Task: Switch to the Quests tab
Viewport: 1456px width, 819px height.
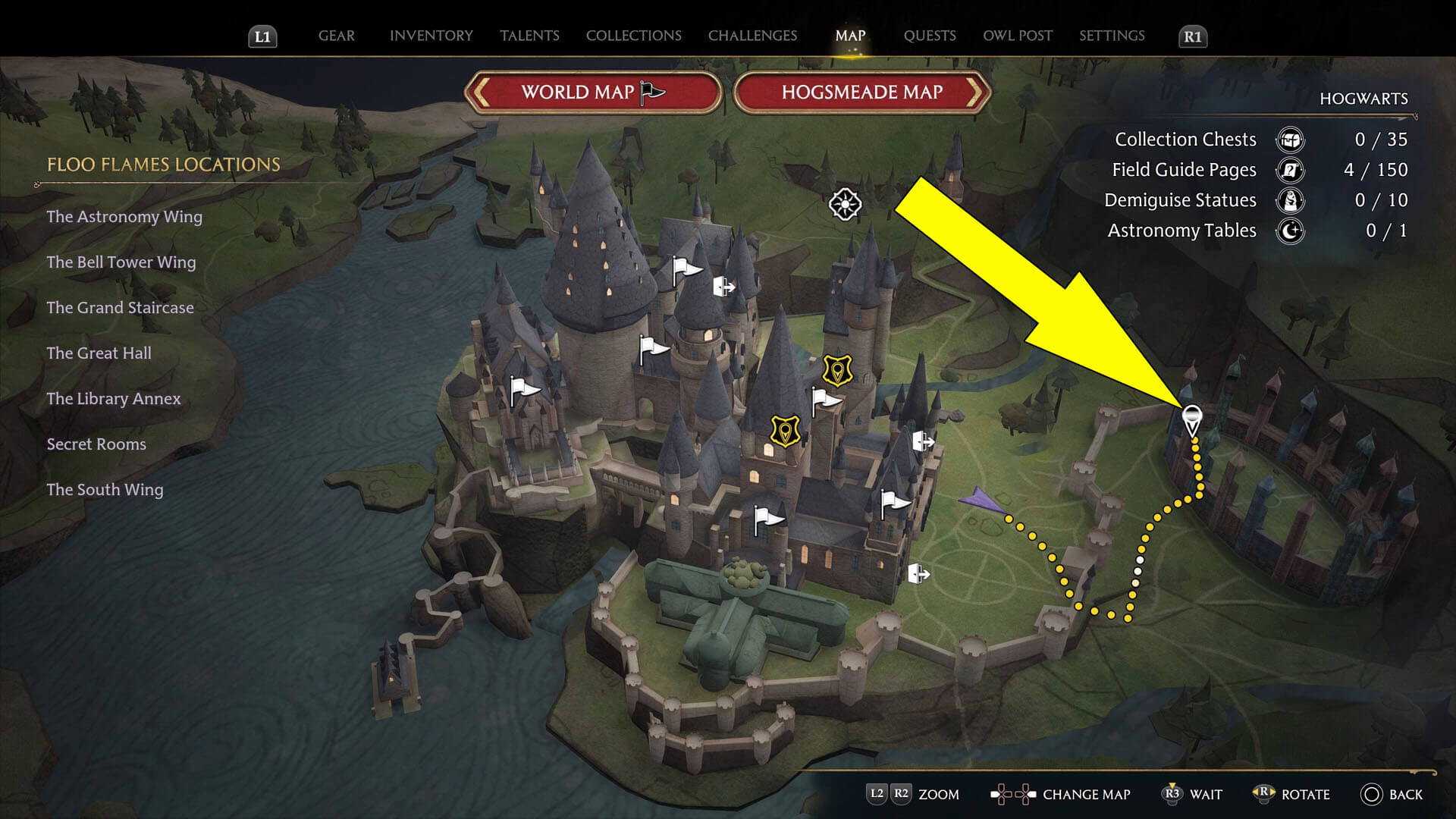Action: click(x=930, y=35)
